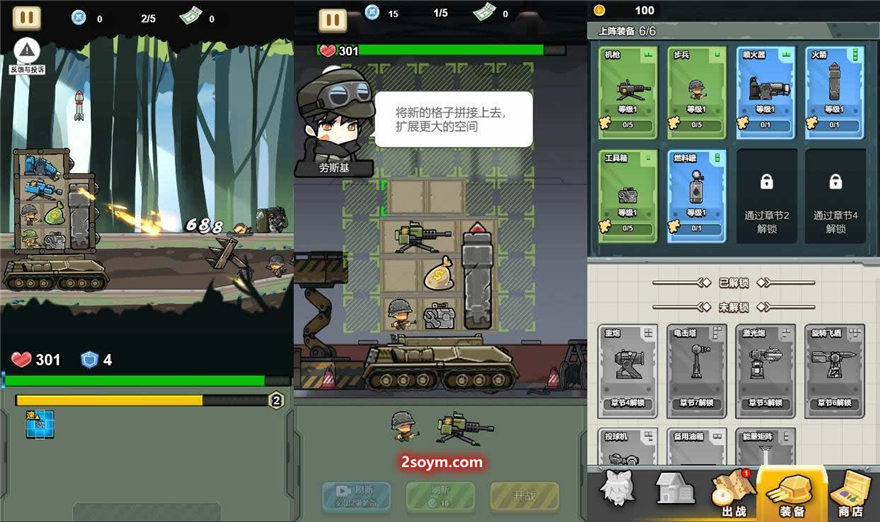This screenshot has height=522, width=880.
Task: Select the 工具箱 toolbox equipment card
Action: pyautogui.click(x=627, y=195)
